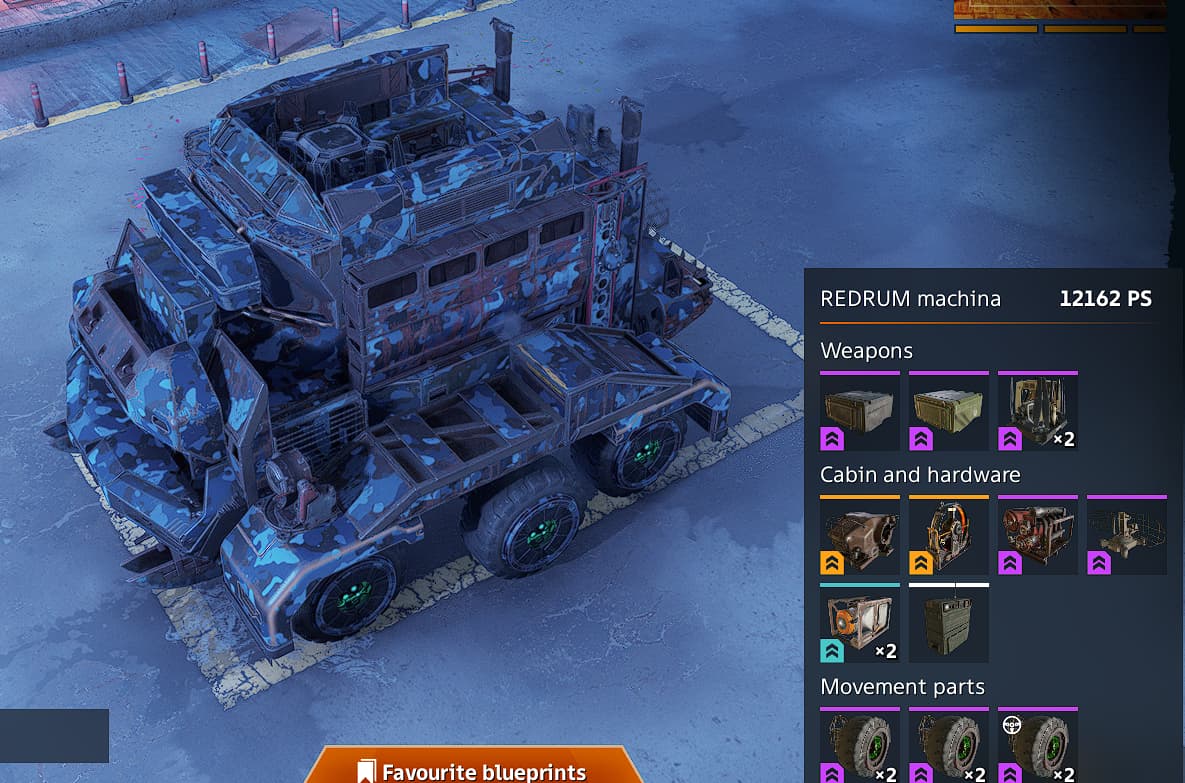The height and width of the screenshot is (783, 1185).
Task: Select the teal-rarity x2 hardware slot
Action: tap(859, 623)
